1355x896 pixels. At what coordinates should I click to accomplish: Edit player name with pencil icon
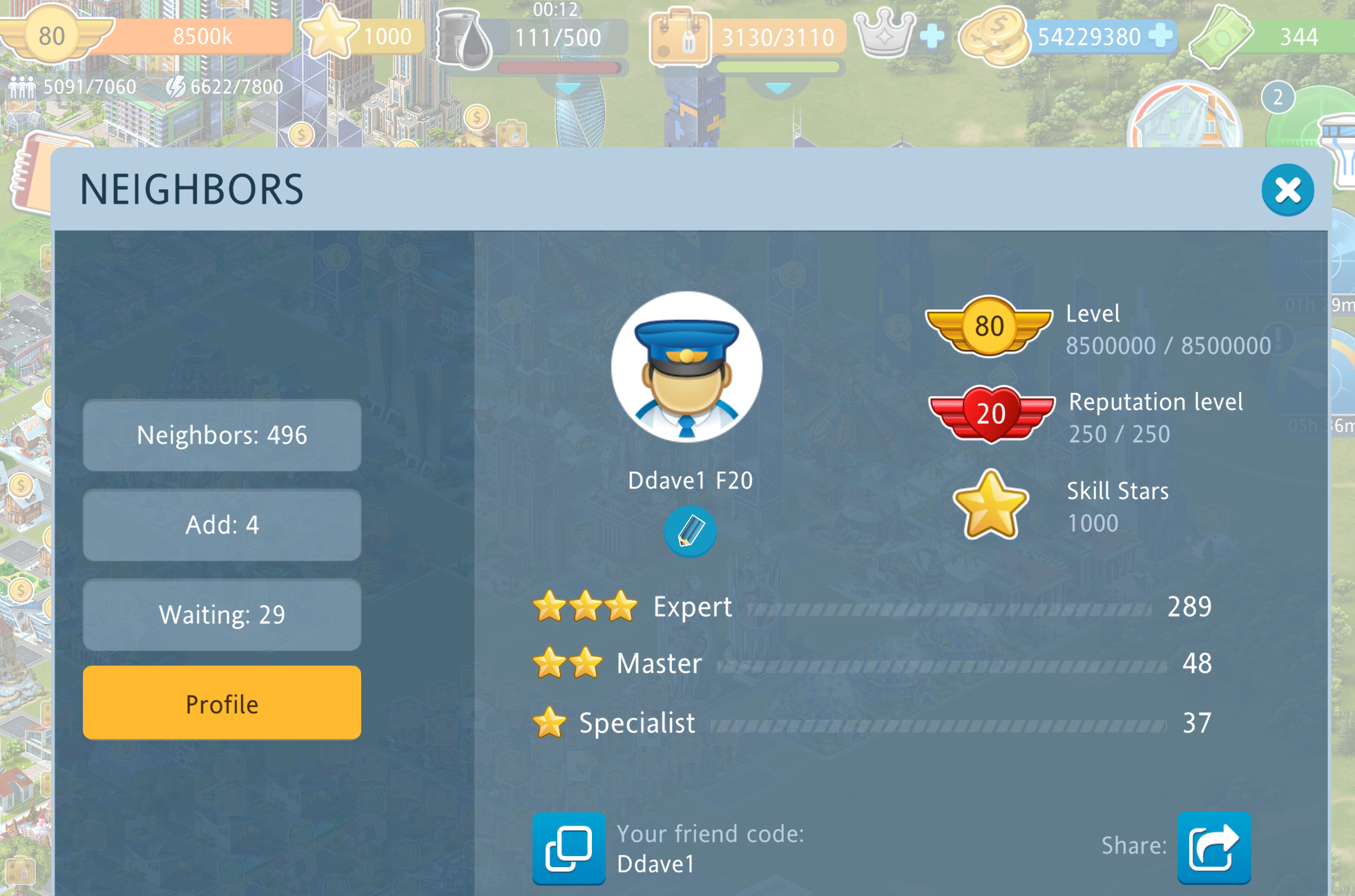689,532
